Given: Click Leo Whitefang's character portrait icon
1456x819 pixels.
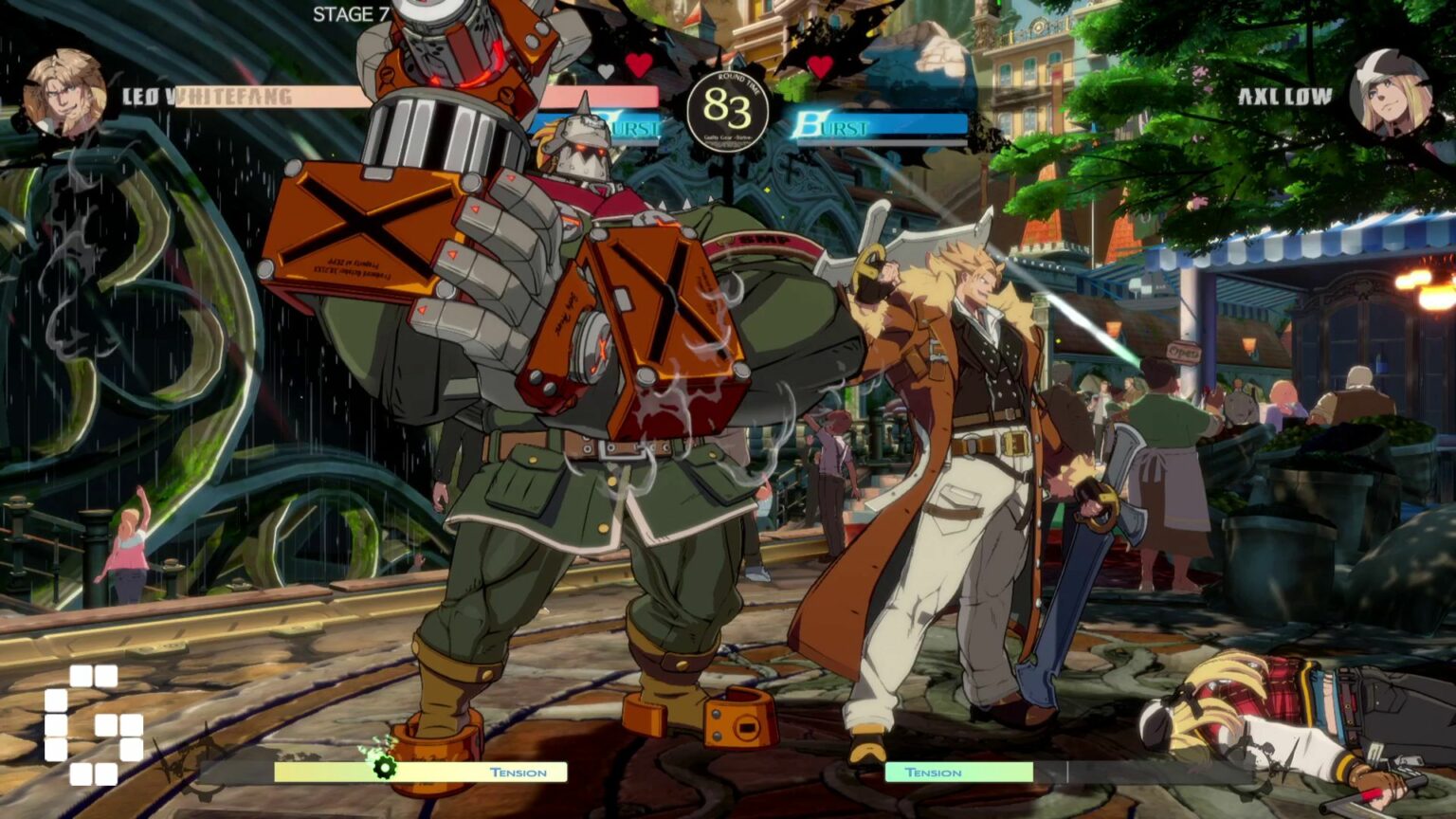Looking at the screenshot, I should pos(64,90).
